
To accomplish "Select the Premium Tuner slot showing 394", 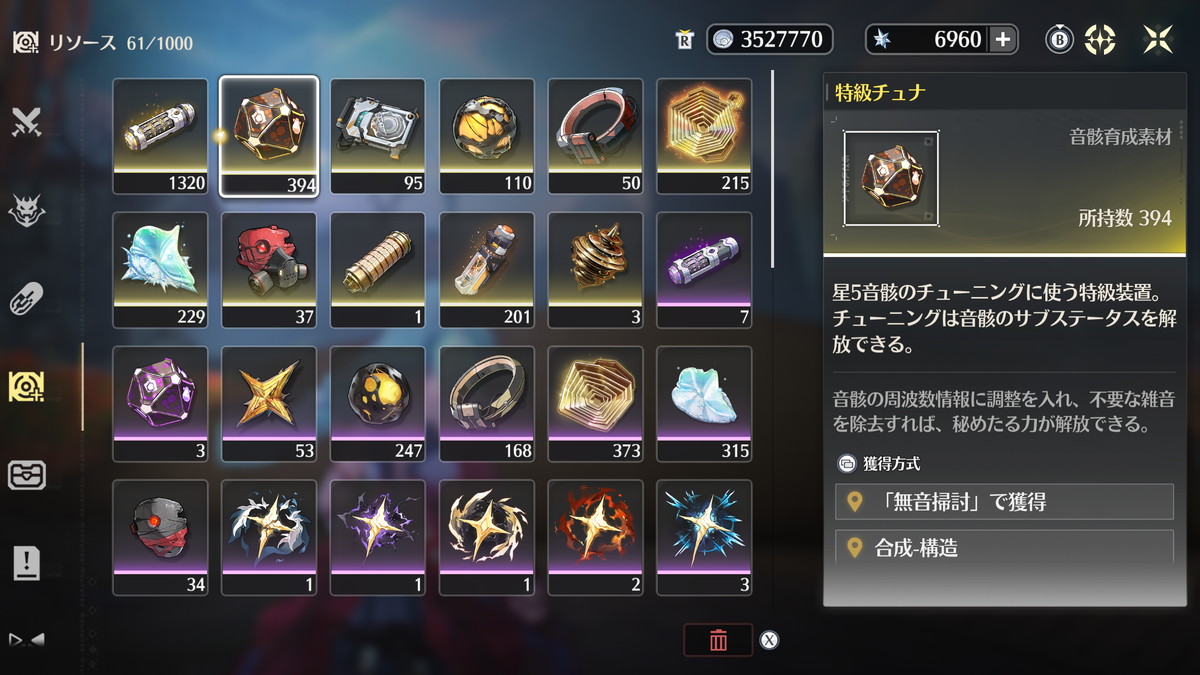I will click(x=269, y=136).
